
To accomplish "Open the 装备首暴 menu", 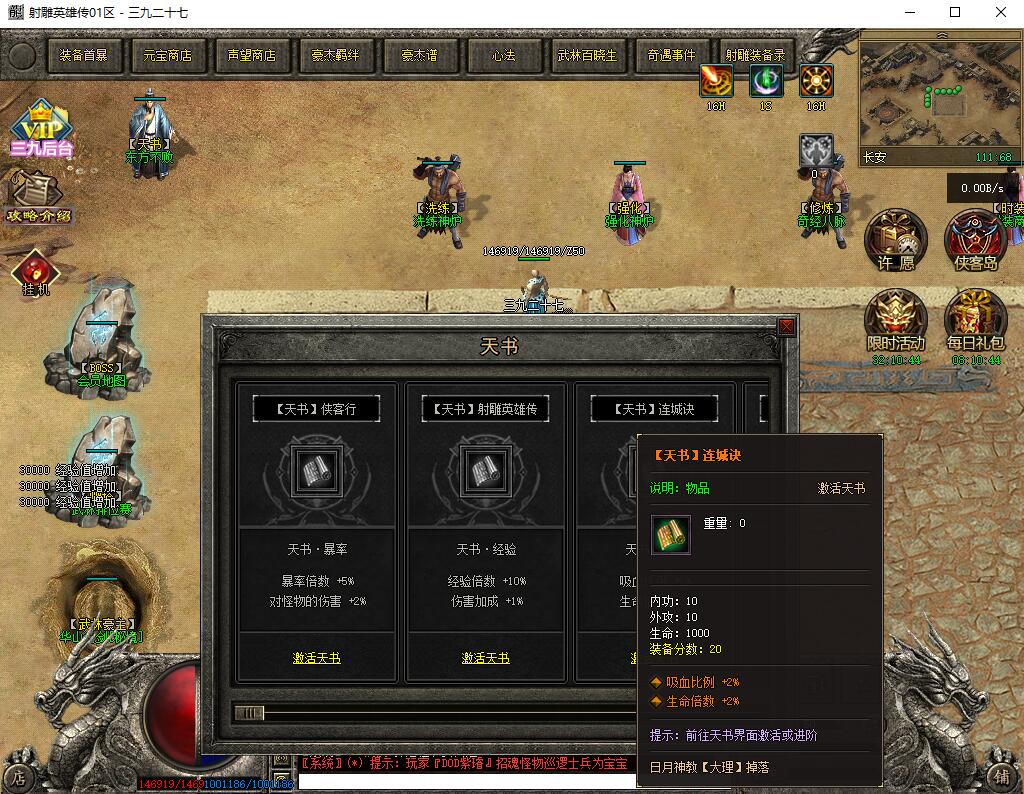I will (84, 55).
